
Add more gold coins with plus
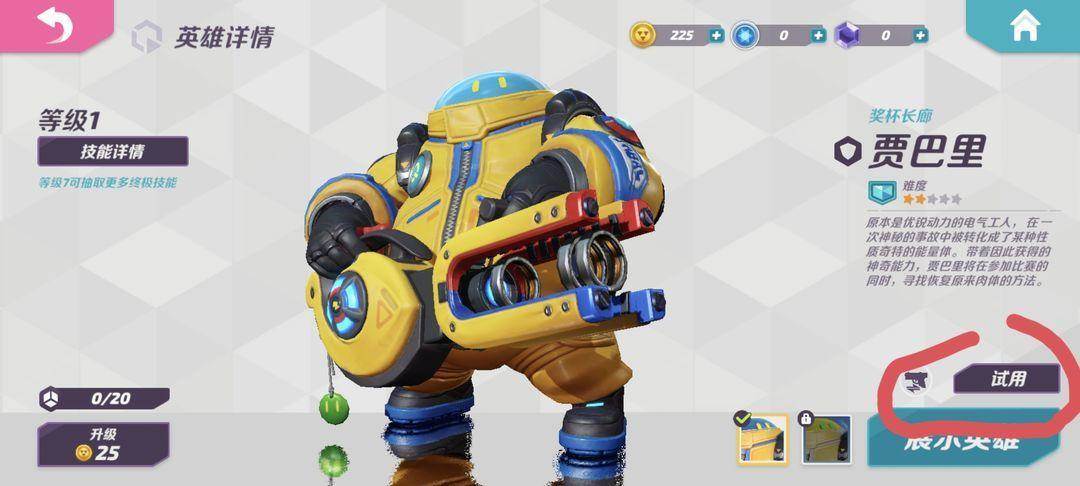(x=716, y=35)
